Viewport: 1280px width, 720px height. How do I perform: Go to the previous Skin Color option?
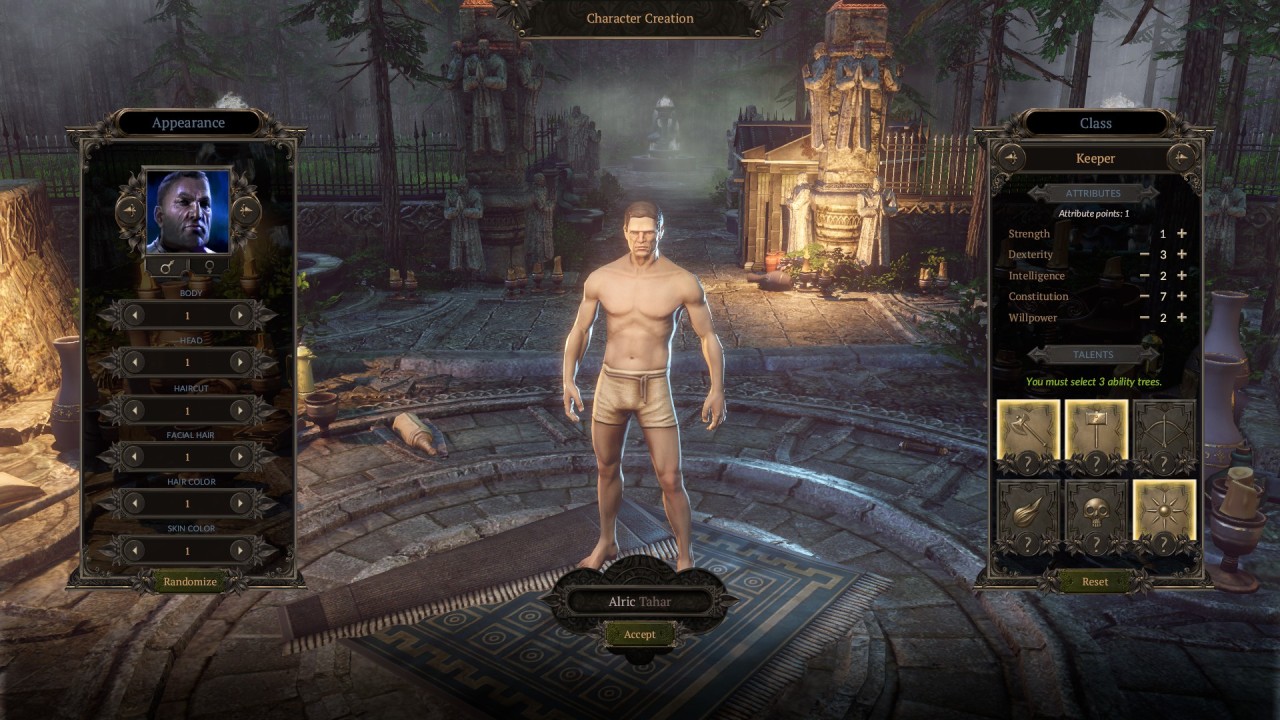[x=134, y=550]
